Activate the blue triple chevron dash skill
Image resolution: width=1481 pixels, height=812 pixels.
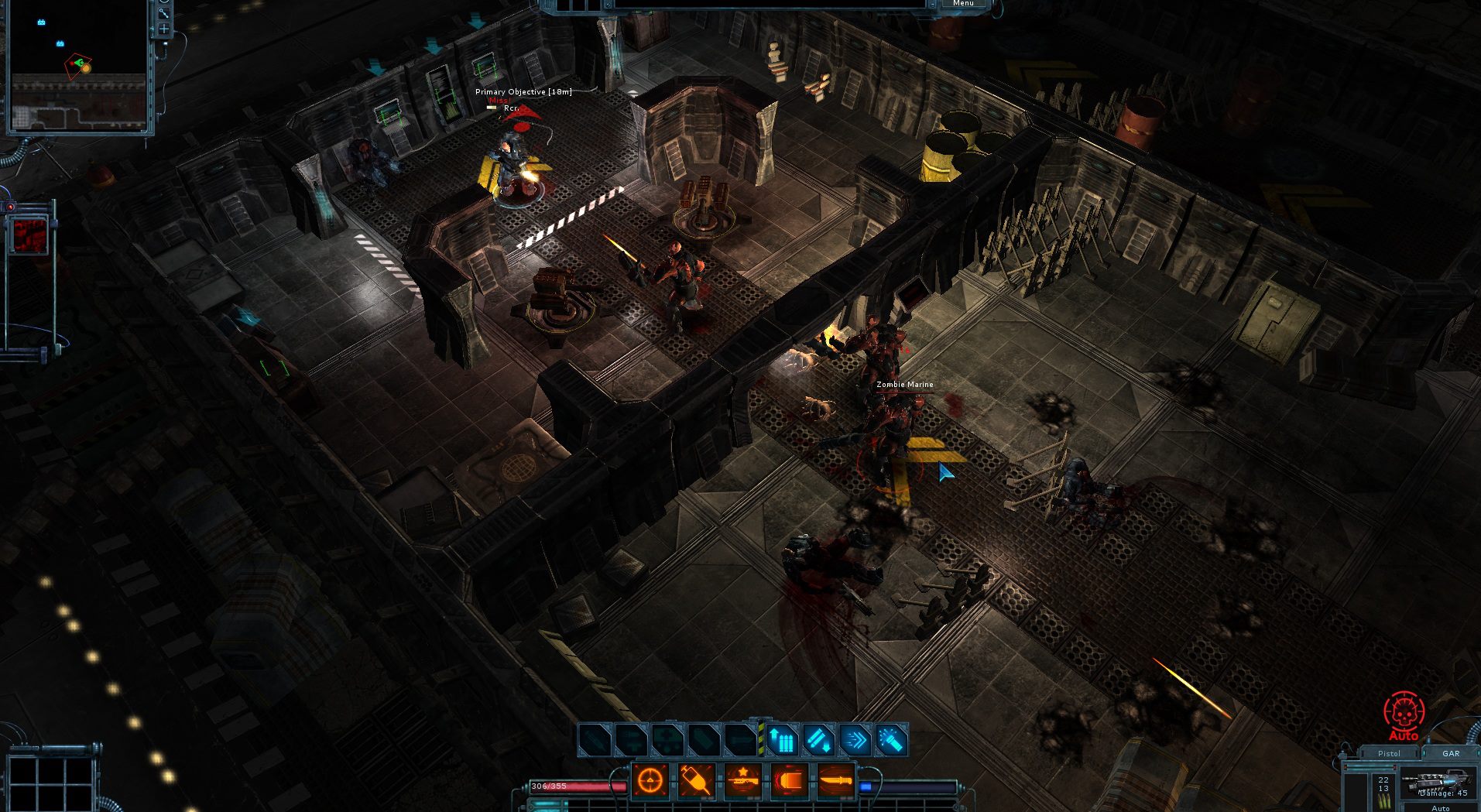855,741
